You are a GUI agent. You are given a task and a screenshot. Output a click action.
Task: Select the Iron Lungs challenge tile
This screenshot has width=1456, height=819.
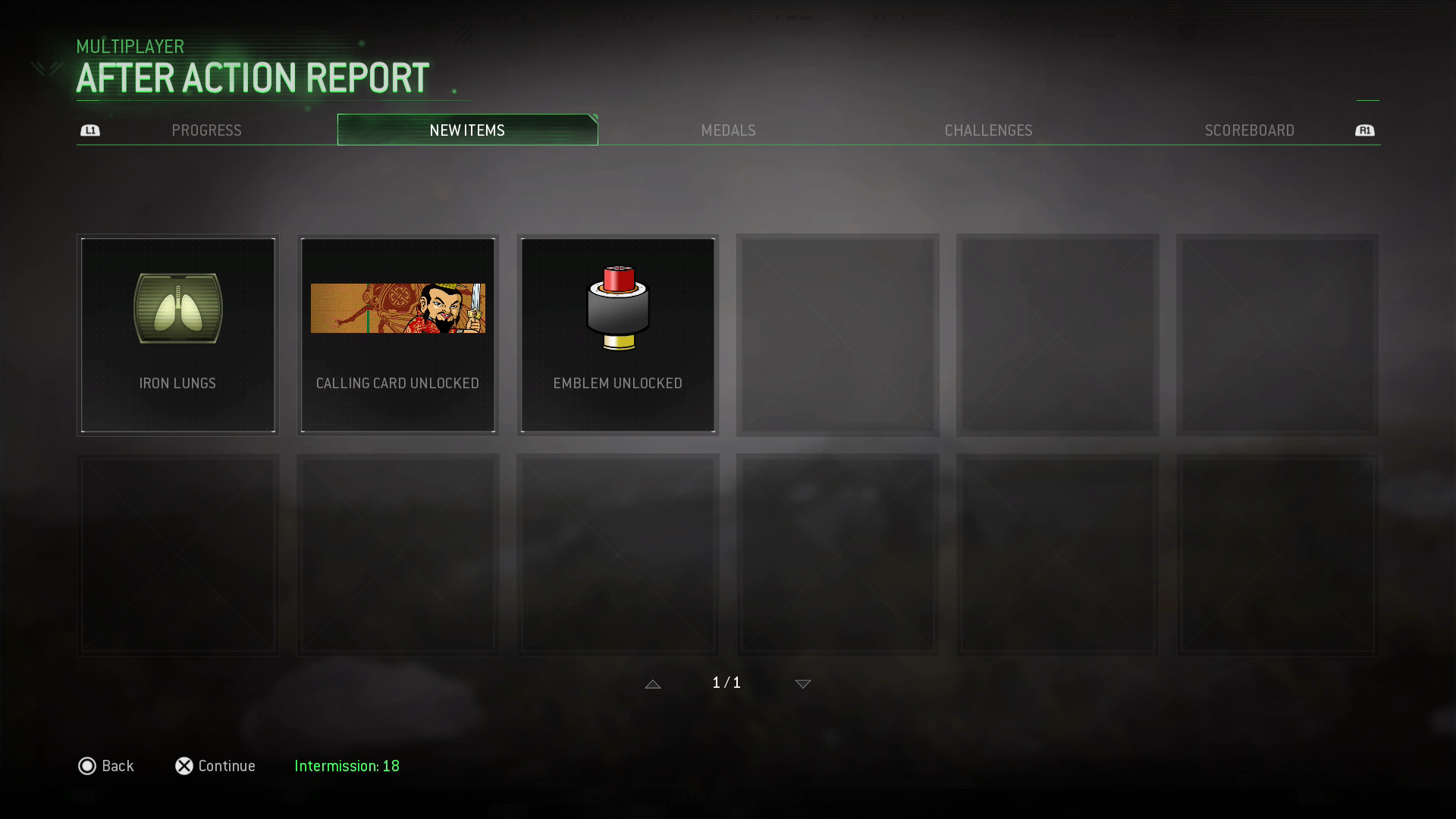(x=177, y=335)
